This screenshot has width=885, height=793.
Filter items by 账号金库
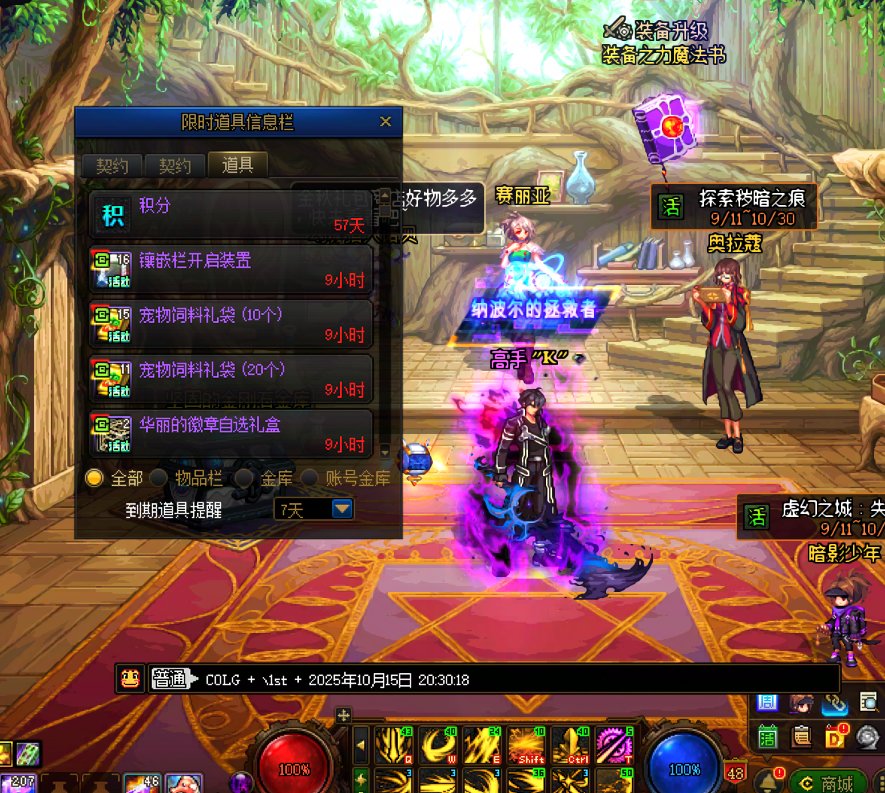pyautogui.click(x=311, y=478)
